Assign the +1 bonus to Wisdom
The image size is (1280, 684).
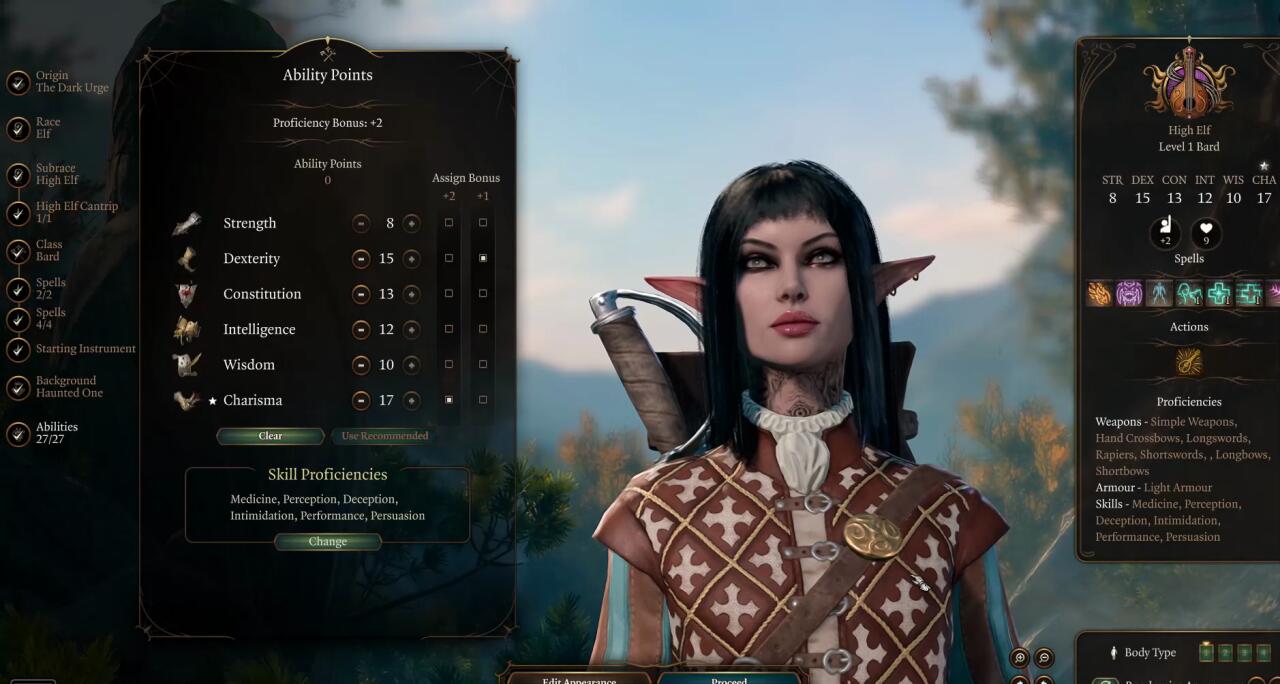(x=483, y=365)
